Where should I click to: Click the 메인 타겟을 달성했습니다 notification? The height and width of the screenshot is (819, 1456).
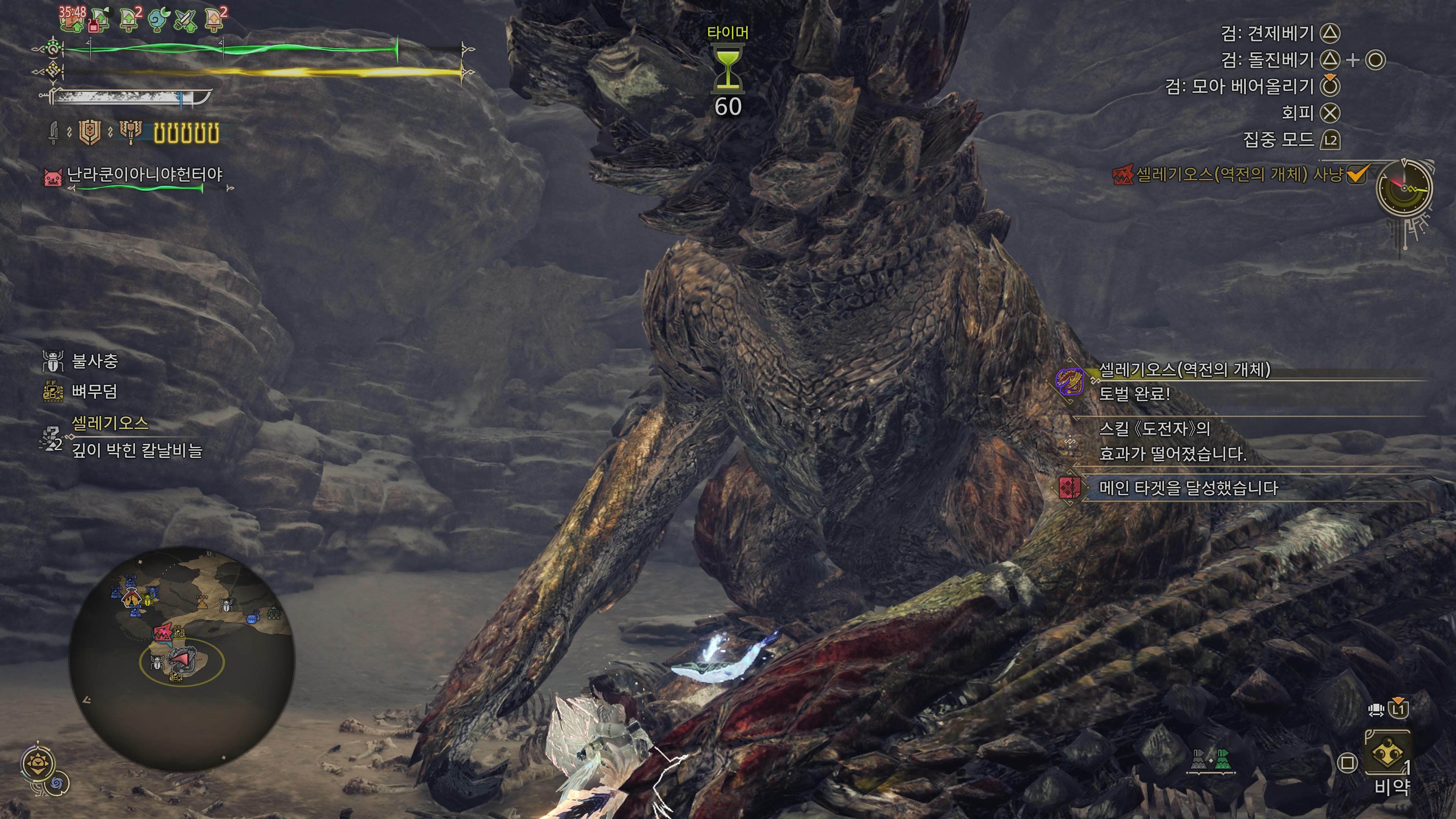(1188, 488)
